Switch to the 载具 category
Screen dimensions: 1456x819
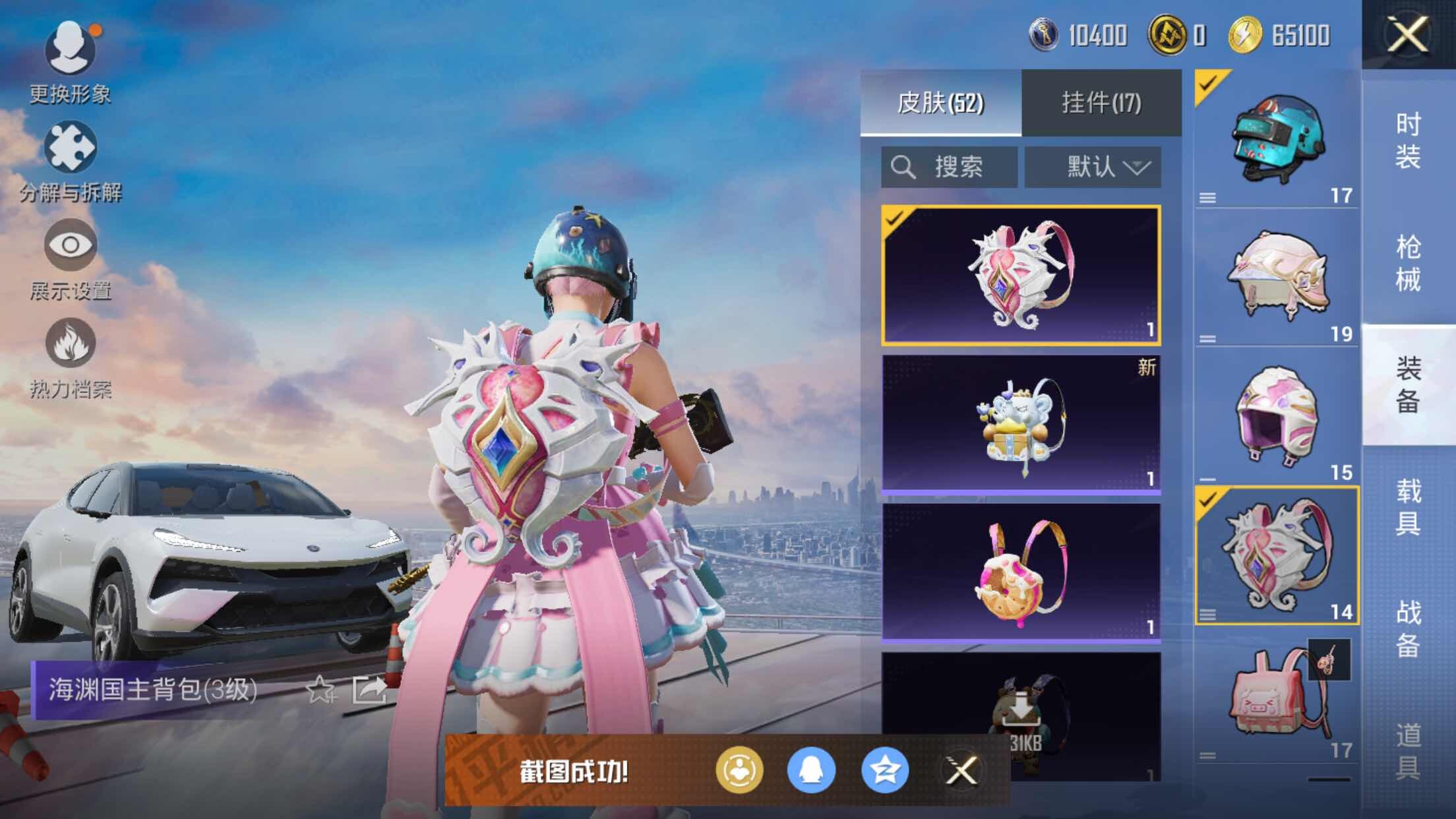click(1408, 508)
